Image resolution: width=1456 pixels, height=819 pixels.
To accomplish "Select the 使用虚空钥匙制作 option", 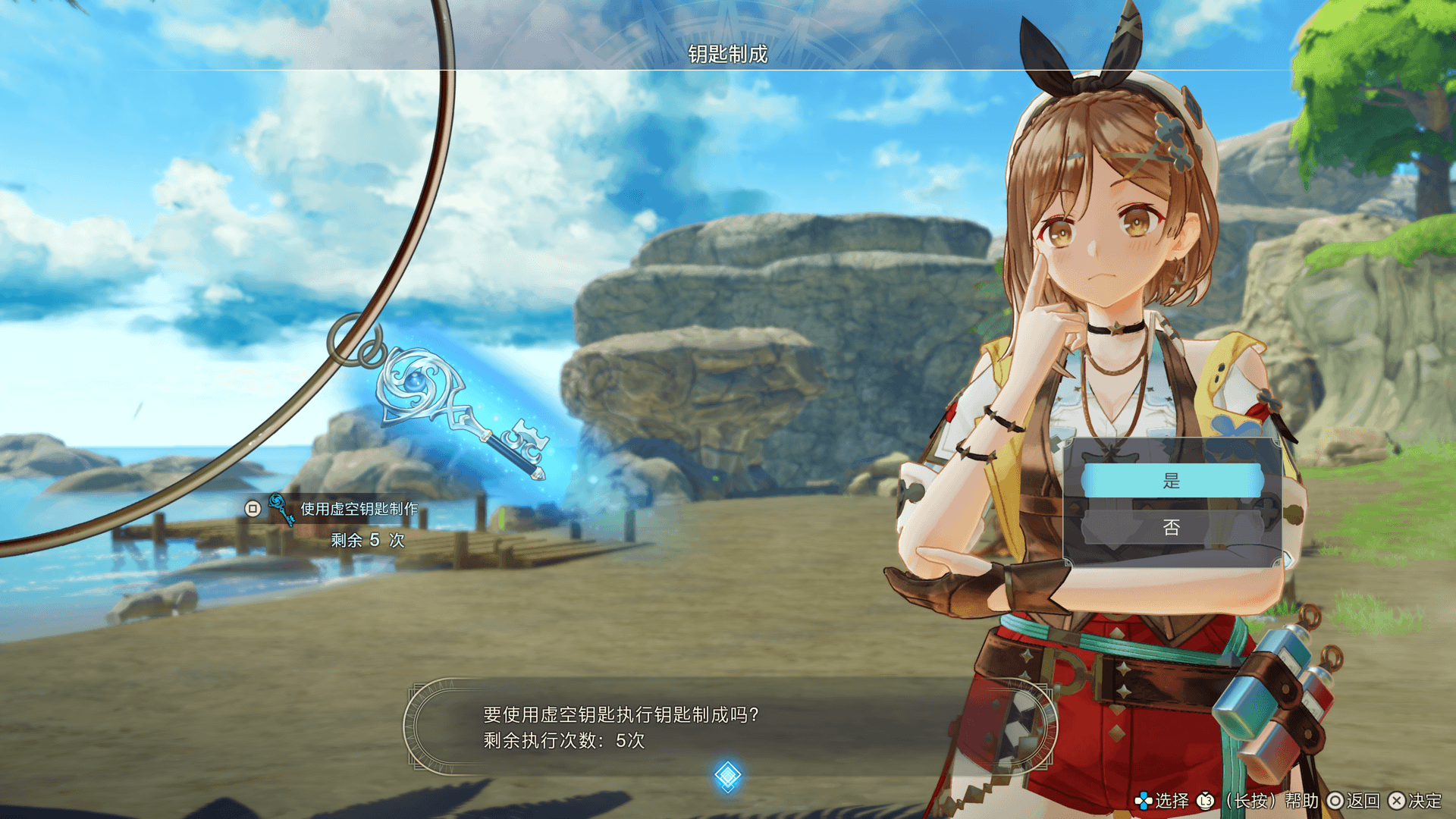I will 359,509.
